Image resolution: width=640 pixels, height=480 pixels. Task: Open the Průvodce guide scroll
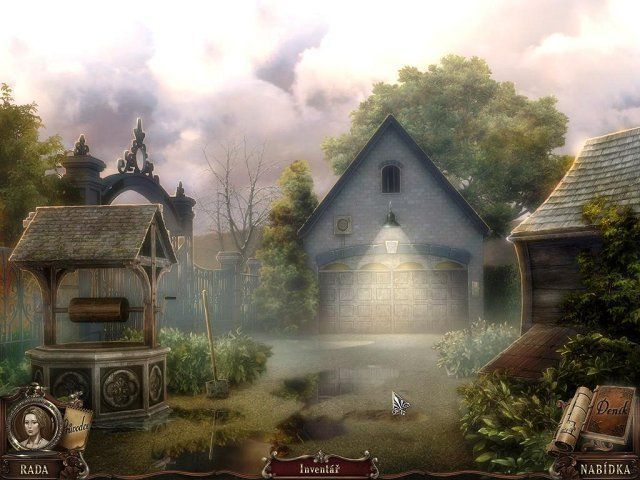76,424
